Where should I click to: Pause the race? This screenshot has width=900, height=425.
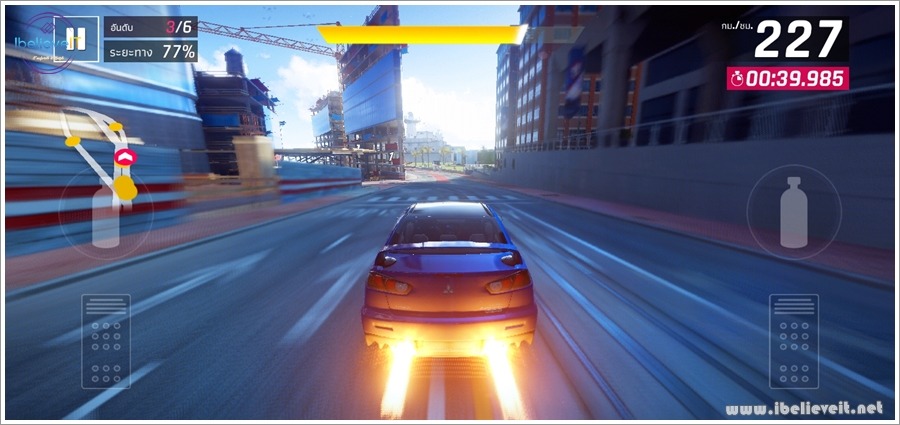pyautogui.click(x=72, y=39)
